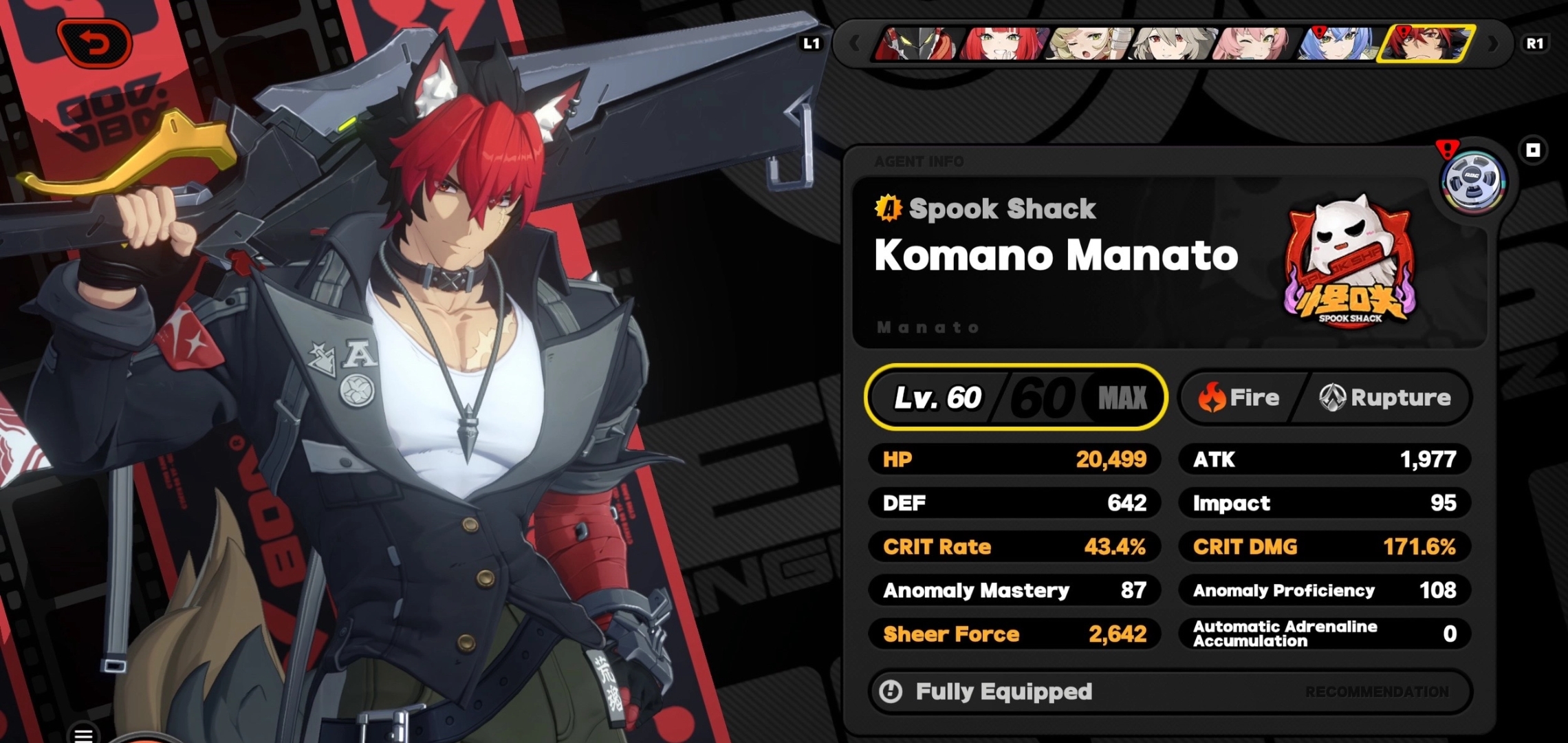Open the circular disc icon with alert

[1472, 180]
